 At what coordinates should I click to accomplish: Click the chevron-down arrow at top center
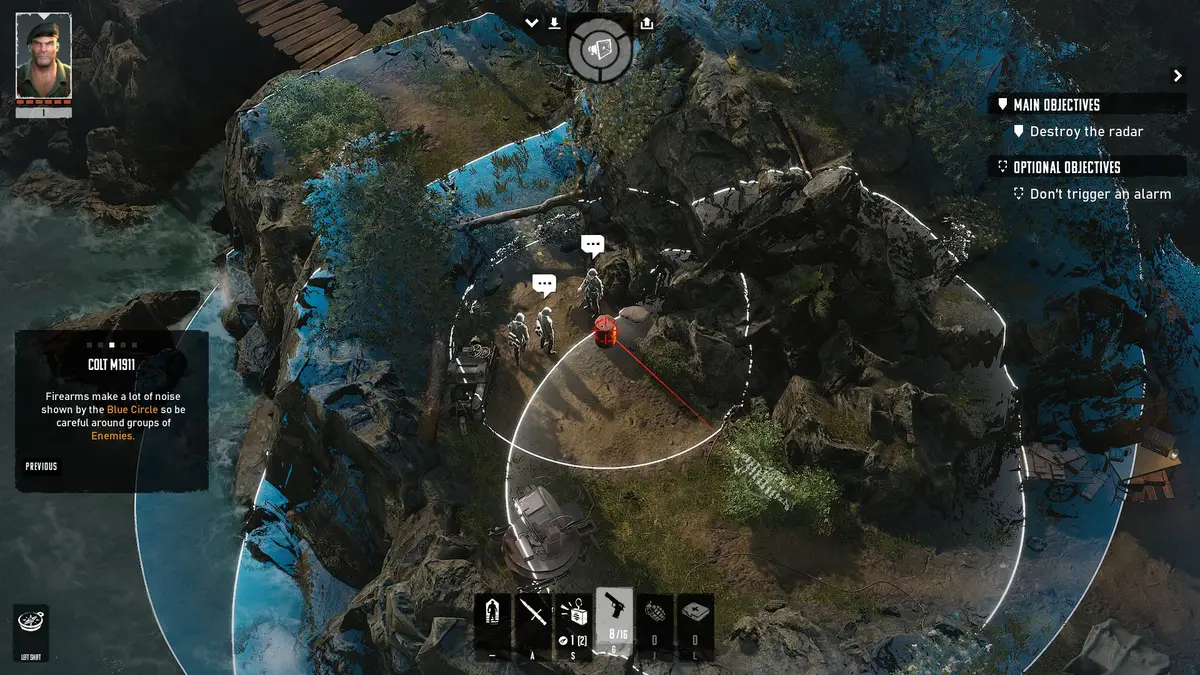[x=531, y=23]
